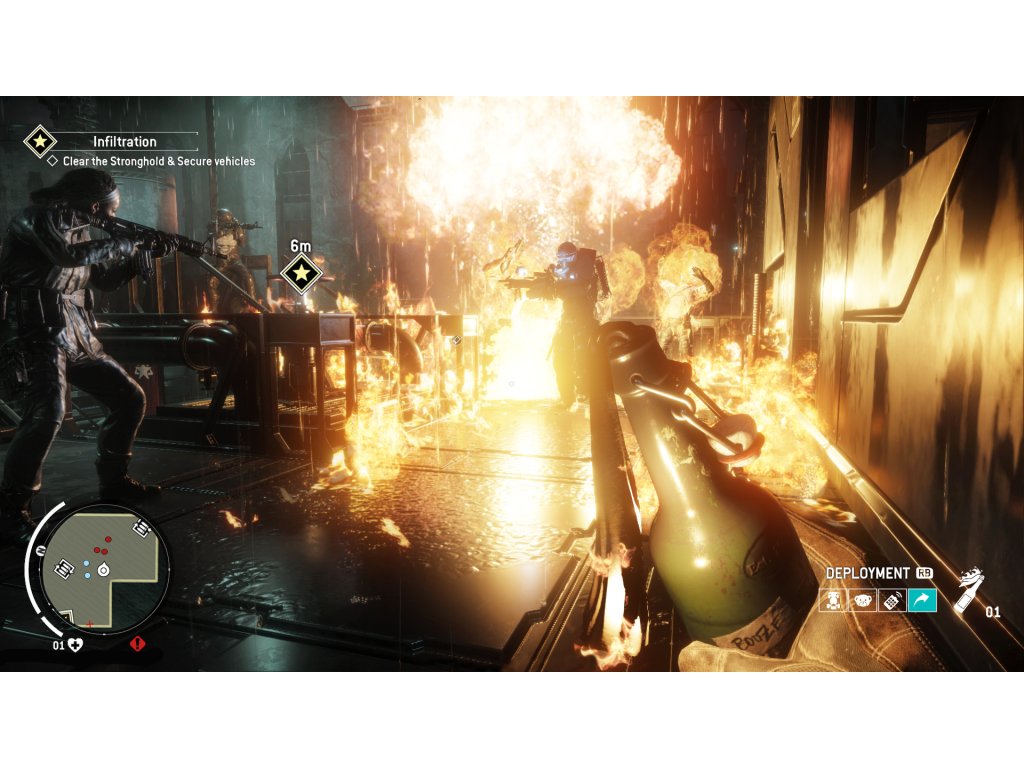Image resolution: width=1024 pixels, height=768 pixels.
Task: Select the red alert warning diamond
Action: (x=137, y=645)
